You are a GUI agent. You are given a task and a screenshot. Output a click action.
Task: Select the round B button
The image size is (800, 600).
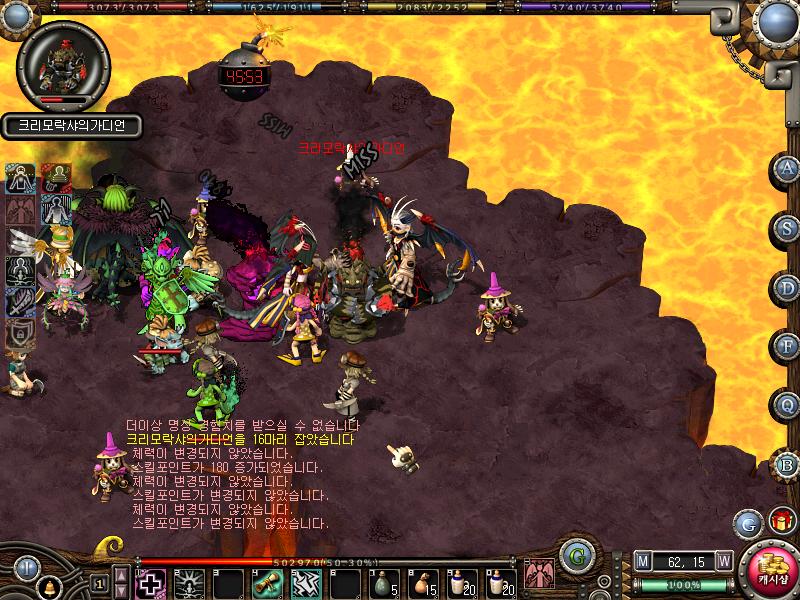(786, 464)
